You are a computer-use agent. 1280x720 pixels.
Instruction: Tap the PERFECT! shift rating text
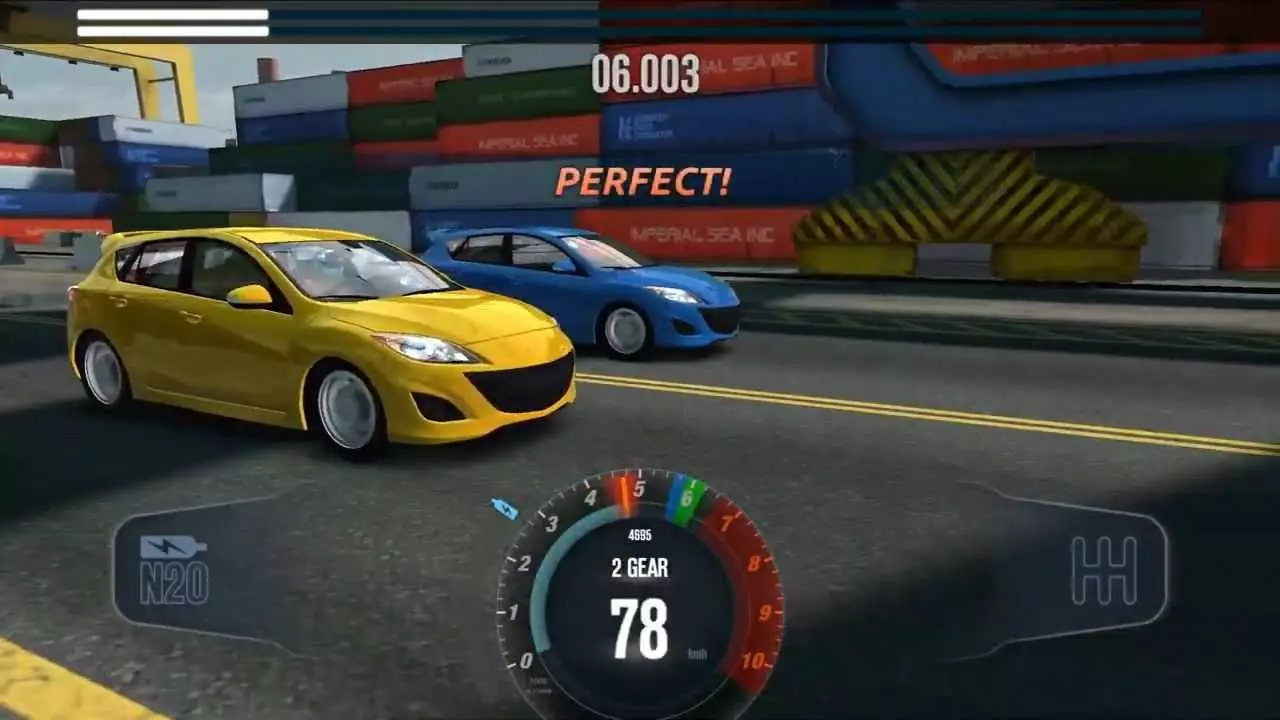645,182
